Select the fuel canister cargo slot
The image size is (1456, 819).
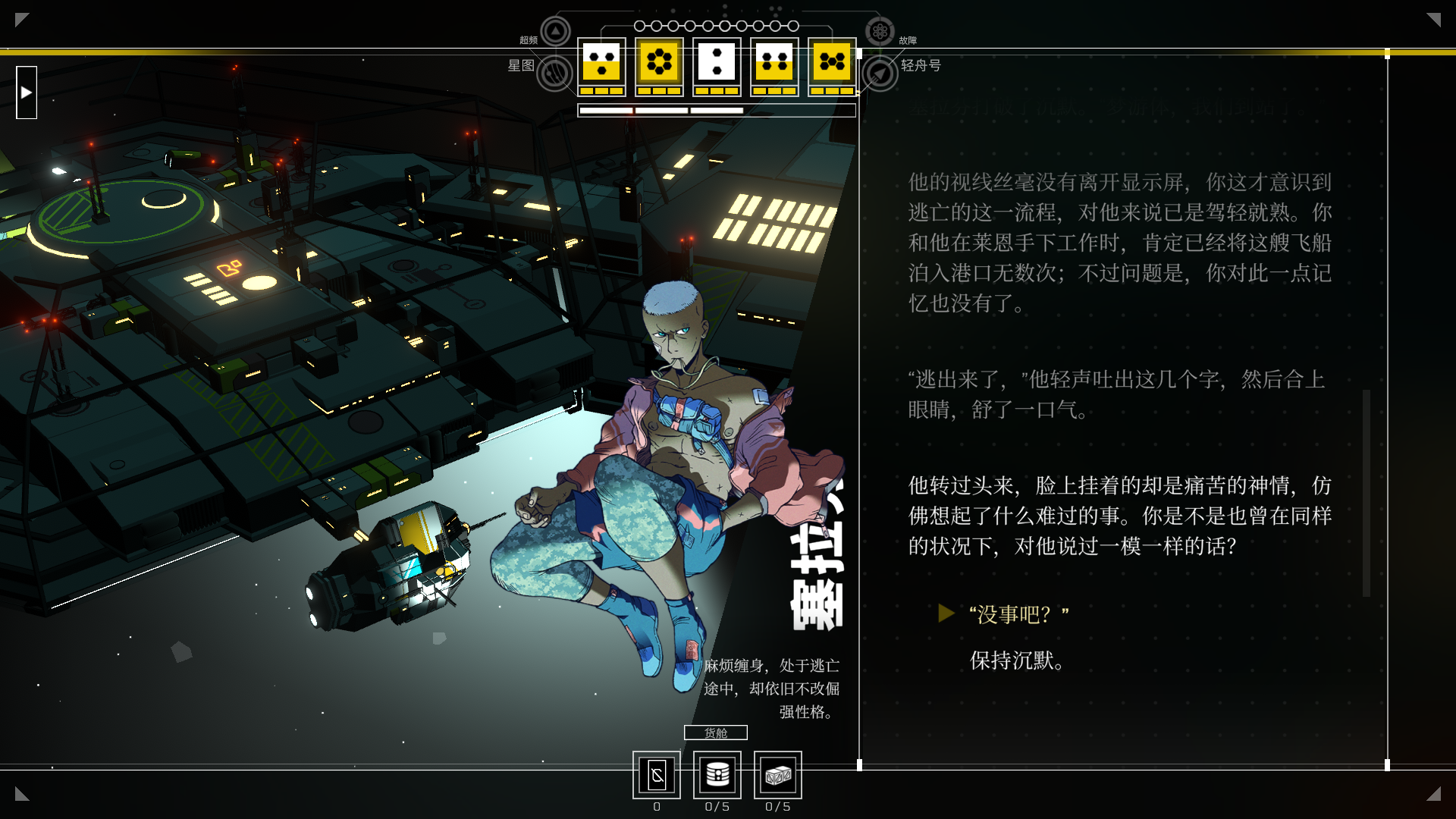(x=717, y=775)
